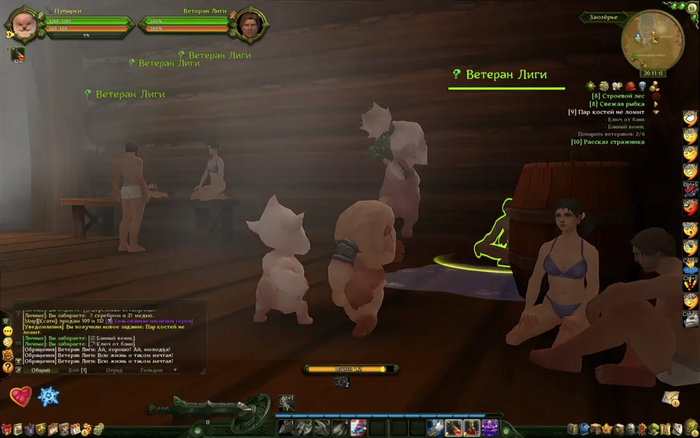Screen dimensions: 700x438
Task: Select the Отряд chat tab
Action: pyautogui.click(x=116, y=370)
